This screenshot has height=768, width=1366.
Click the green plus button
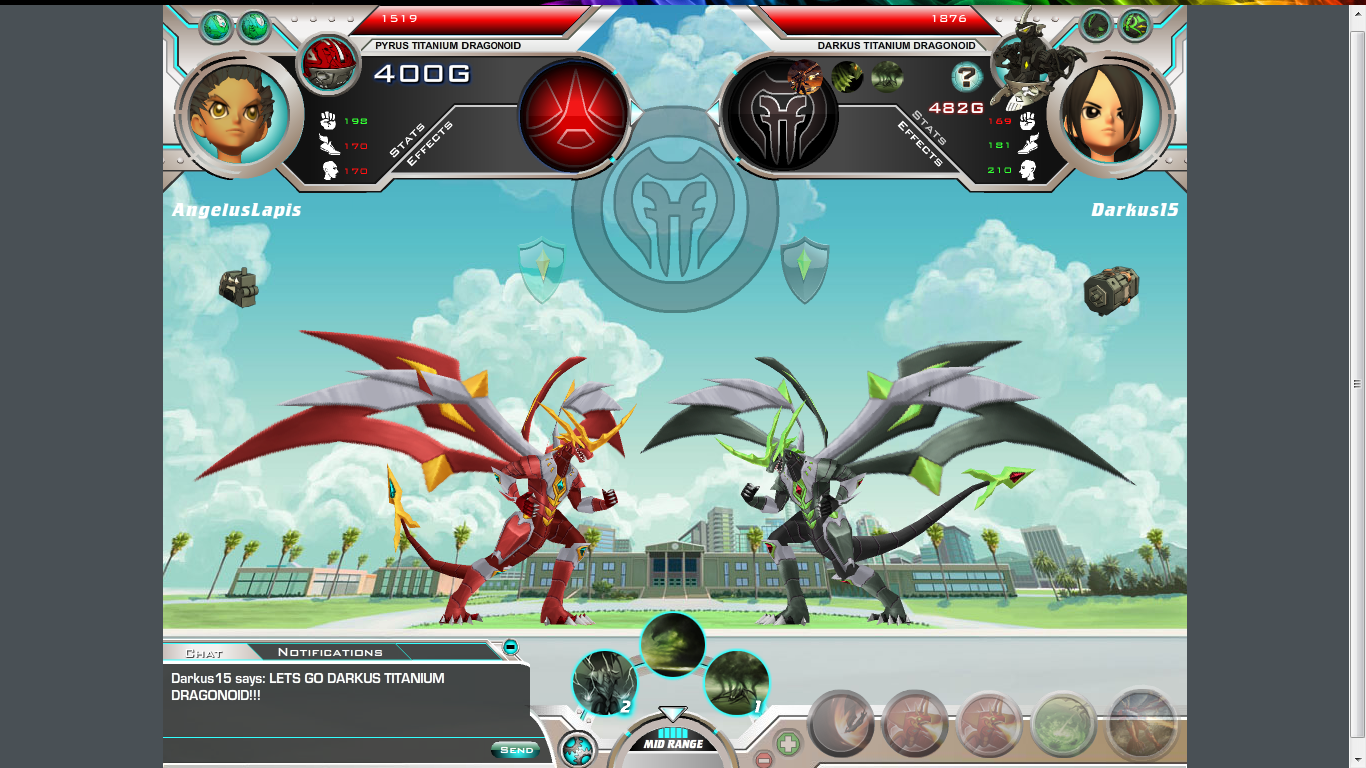[x=788, y=744]
